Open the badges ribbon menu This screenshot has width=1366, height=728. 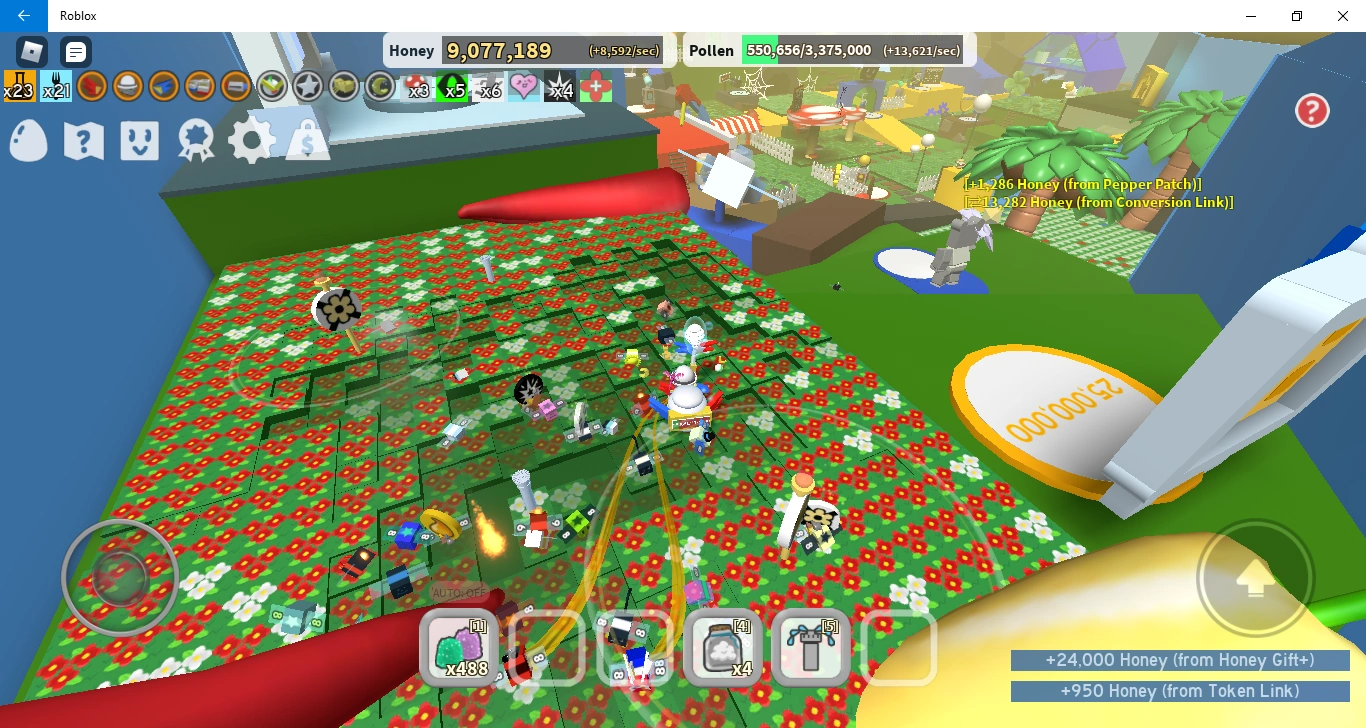pos(196,140)
